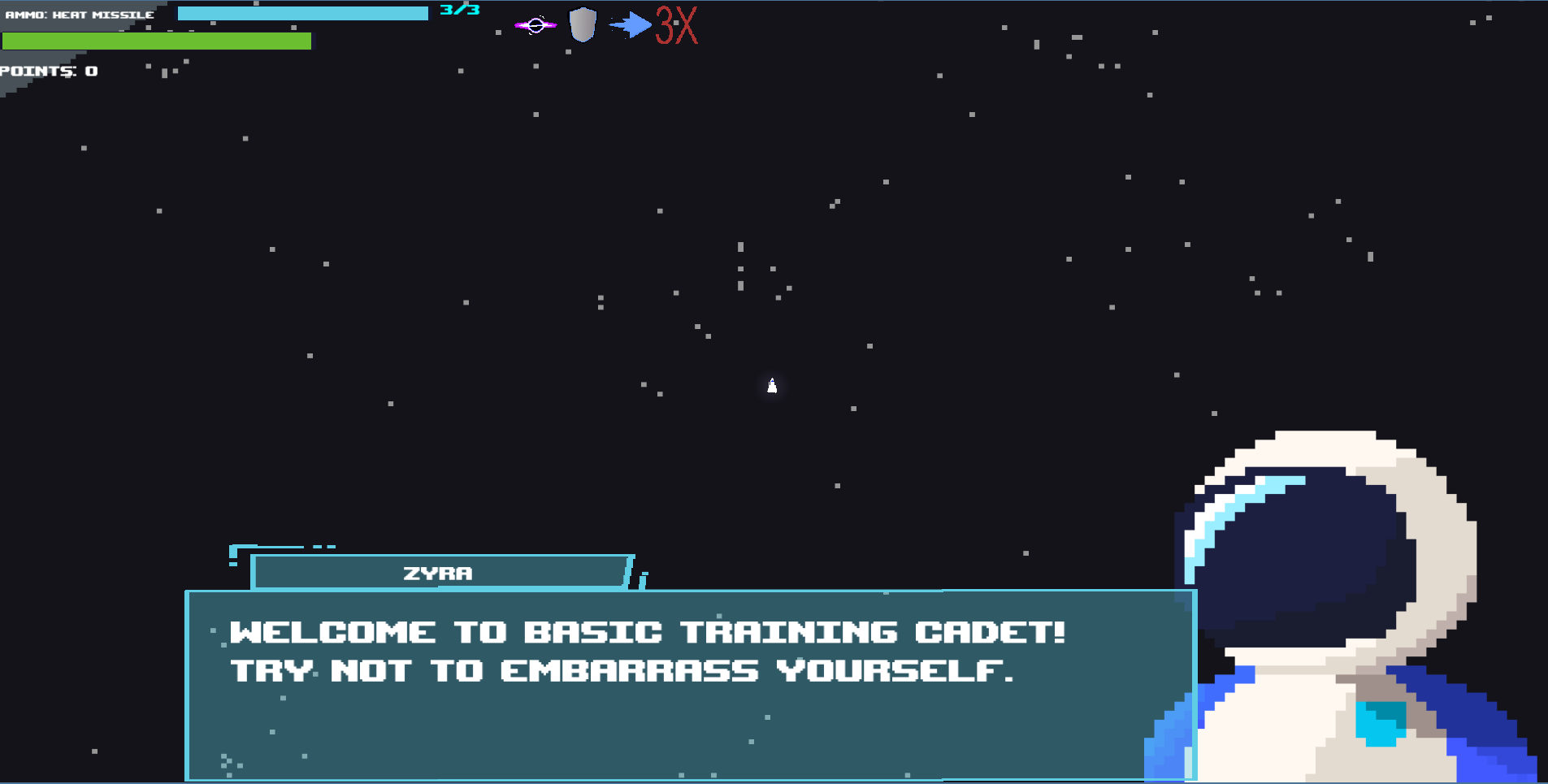This screenshot has height=784, width=1548.
Task: Click the green health bar
Action: coord(157,39)
